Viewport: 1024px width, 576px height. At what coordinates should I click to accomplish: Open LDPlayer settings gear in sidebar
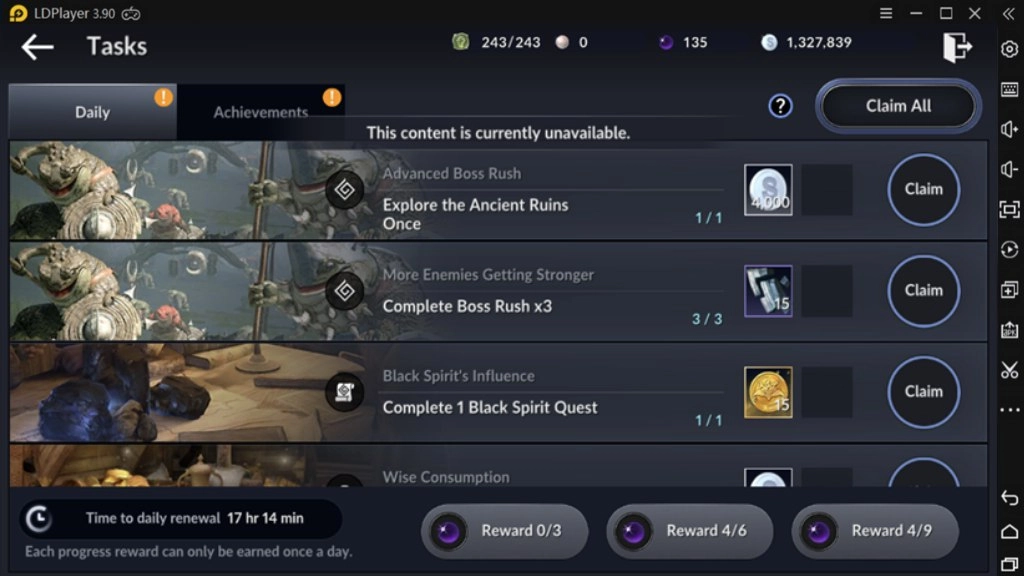point(1009,49)
